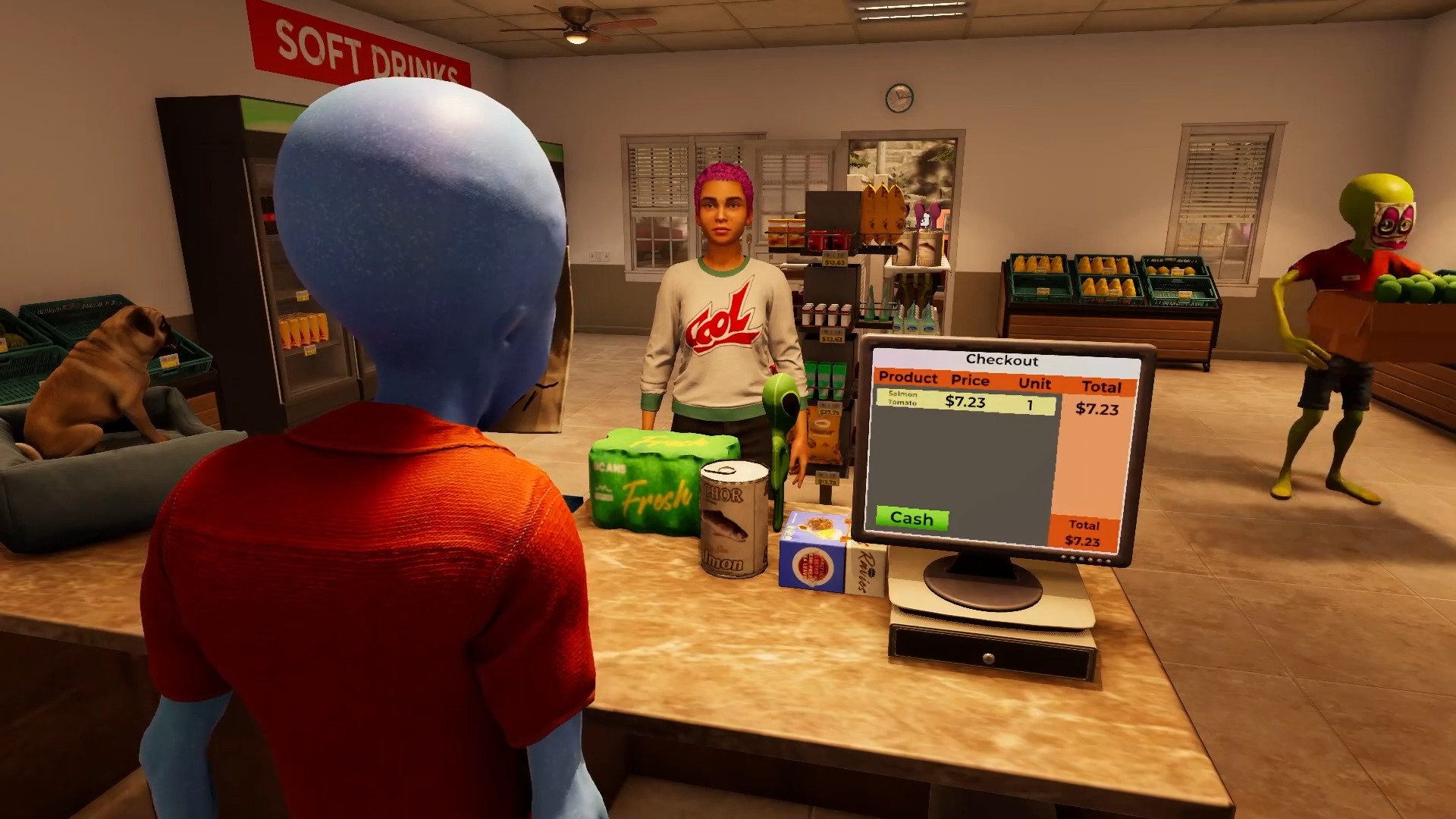Click the wall clock
The height and width of the screenshot is (819, 1456).
click(x=898, y=96)
